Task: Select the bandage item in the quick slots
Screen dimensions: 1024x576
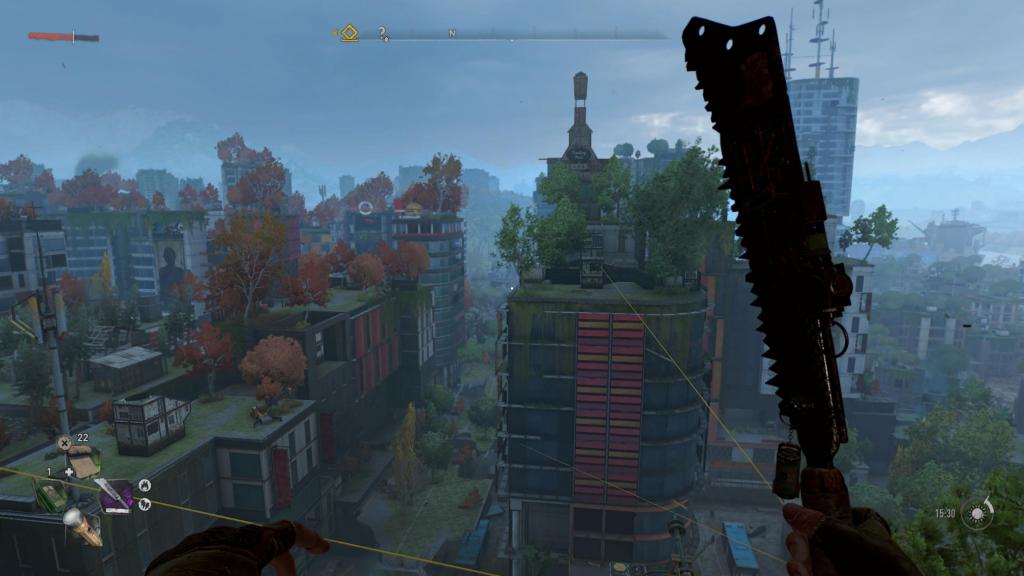Action: (x=84, y=463)
